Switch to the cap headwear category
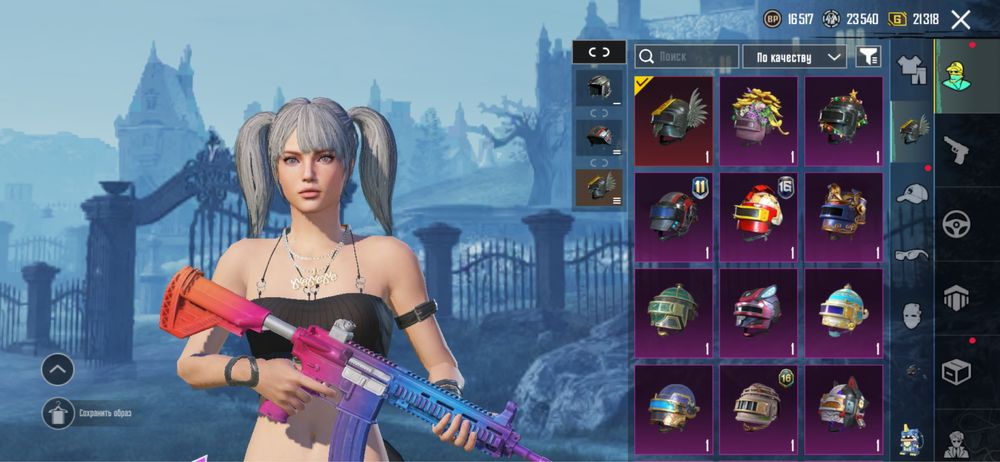 click(911, 193)
